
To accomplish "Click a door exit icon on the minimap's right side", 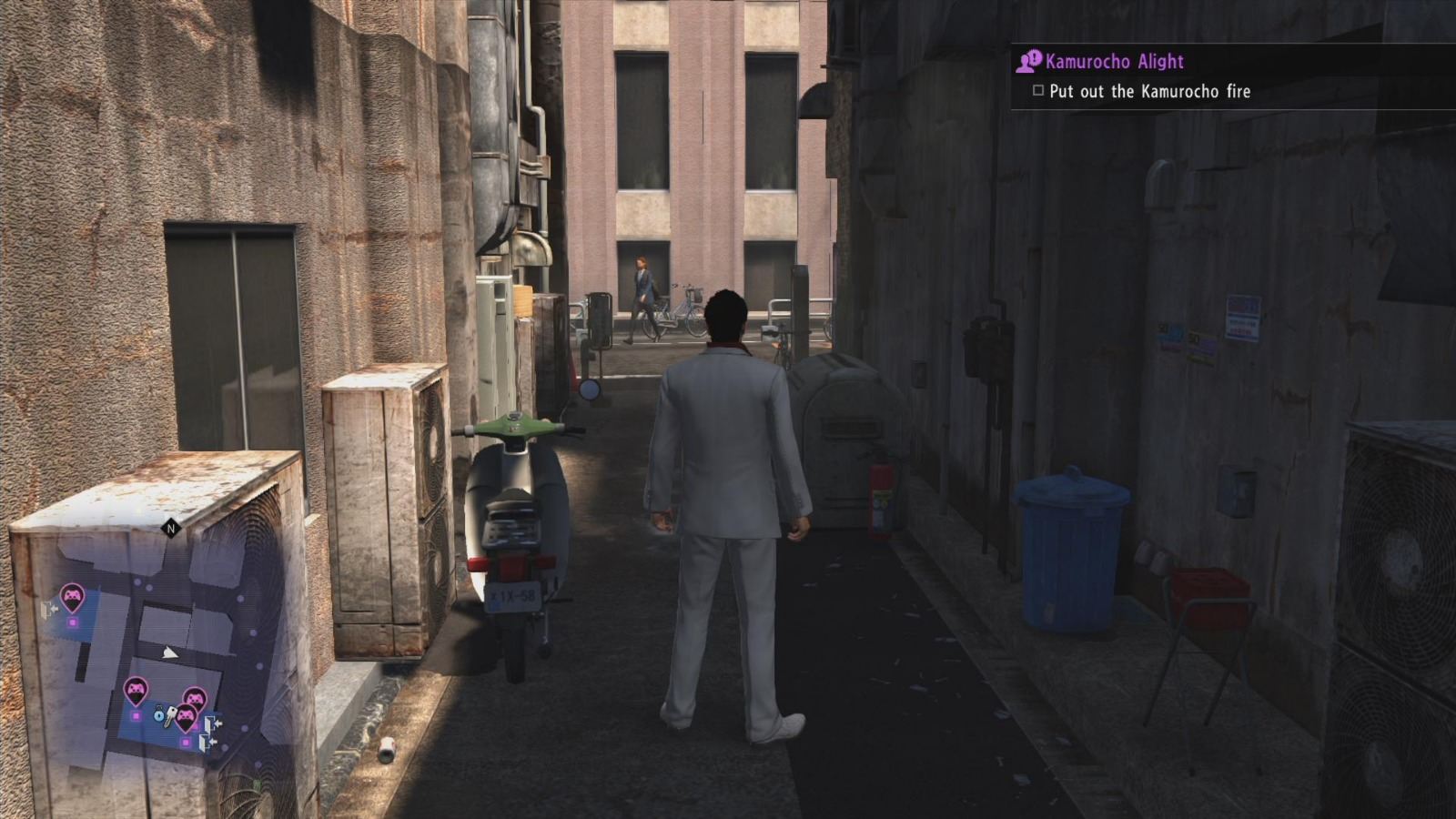I will [x=213, y=723].
